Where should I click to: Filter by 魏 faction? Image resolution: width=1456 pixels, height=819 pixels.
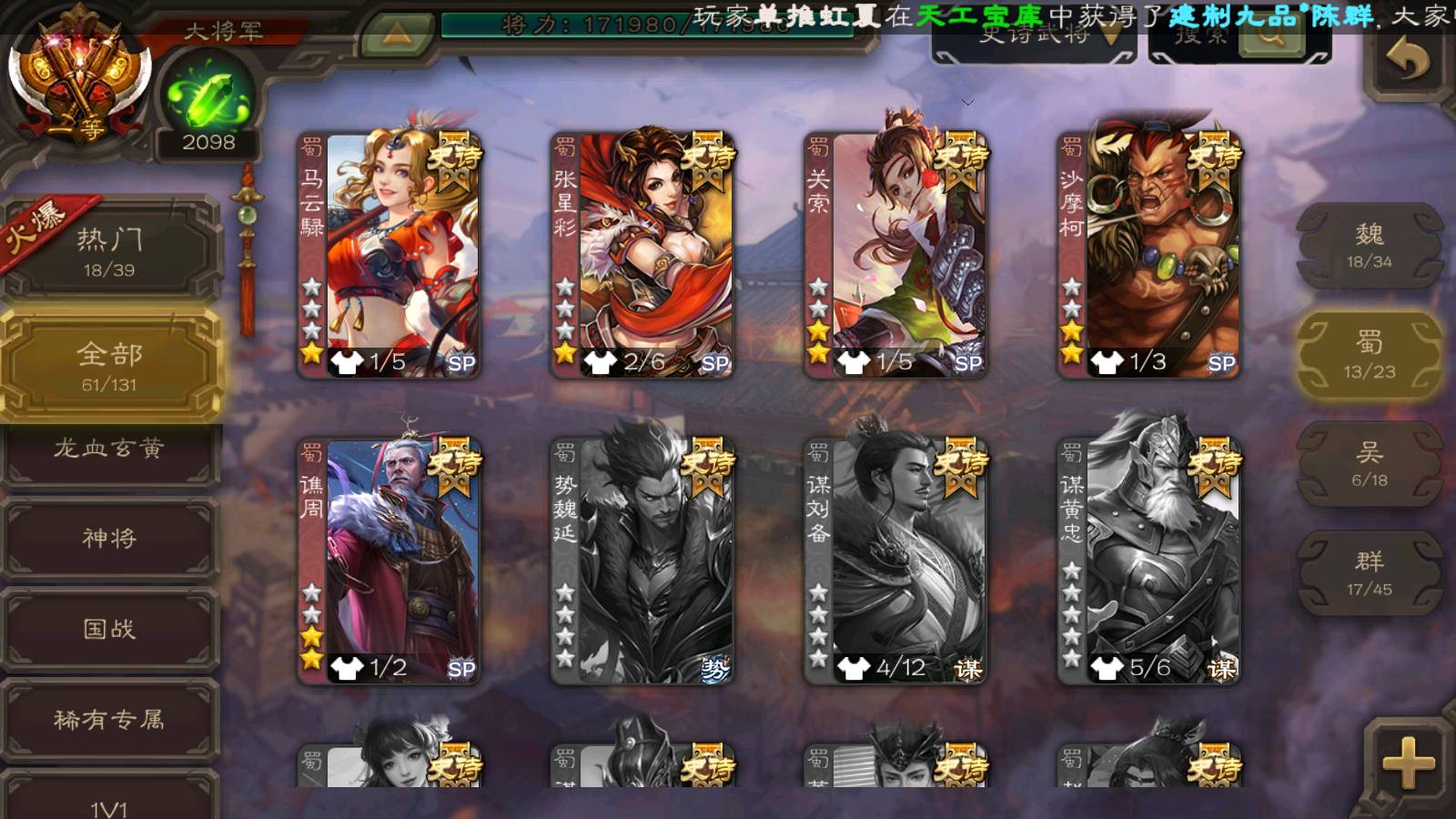click(x=1369, y=246)
